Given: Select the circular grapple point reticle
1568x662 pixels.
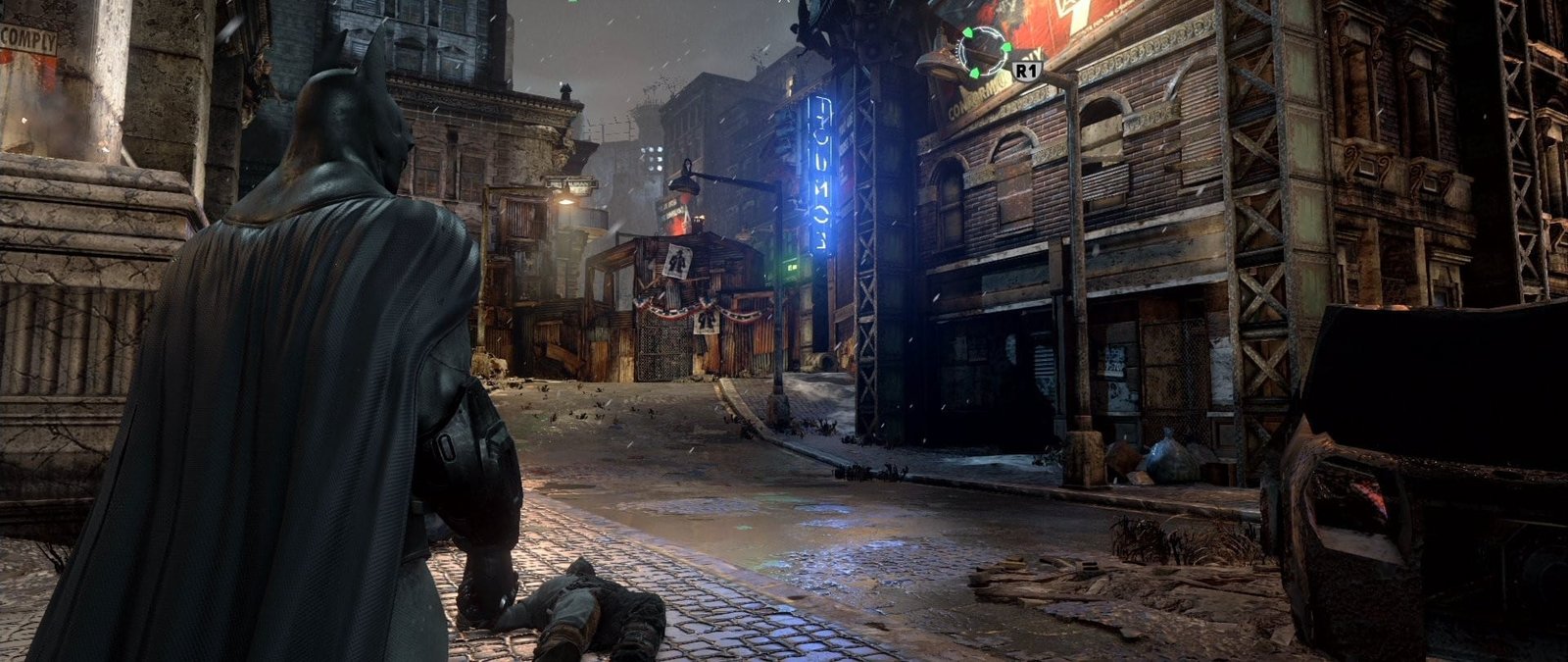Looking at the screenshot, I should tap(983, 51).
